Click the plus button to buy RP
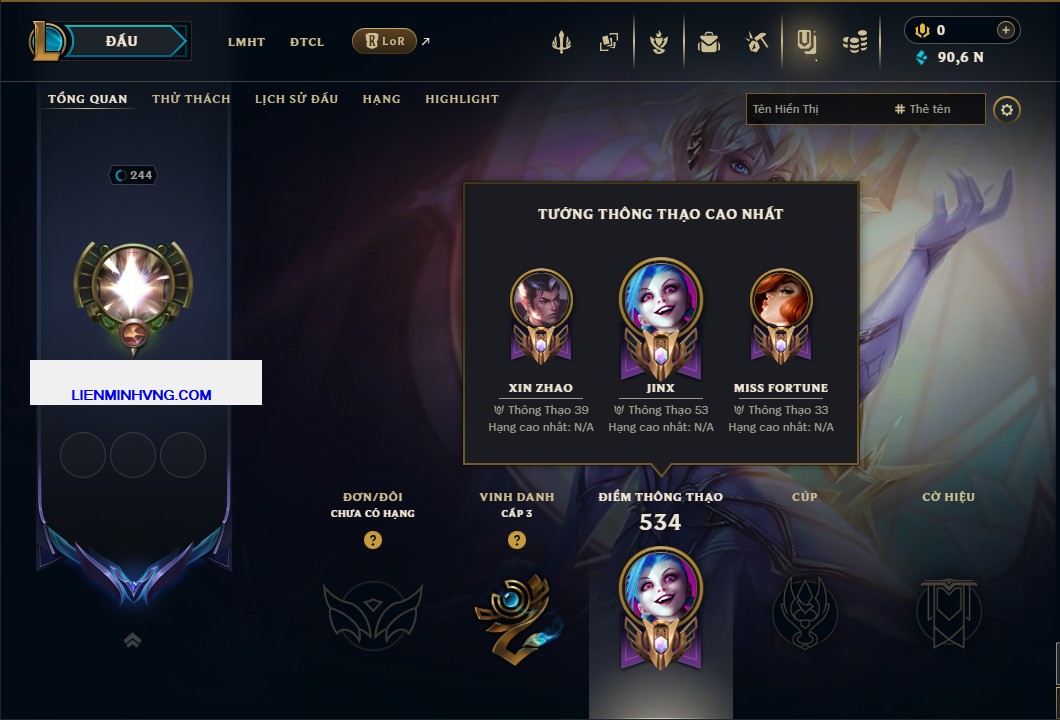The width and height of the screenshot is (1060, 720). click(1006, 30)
